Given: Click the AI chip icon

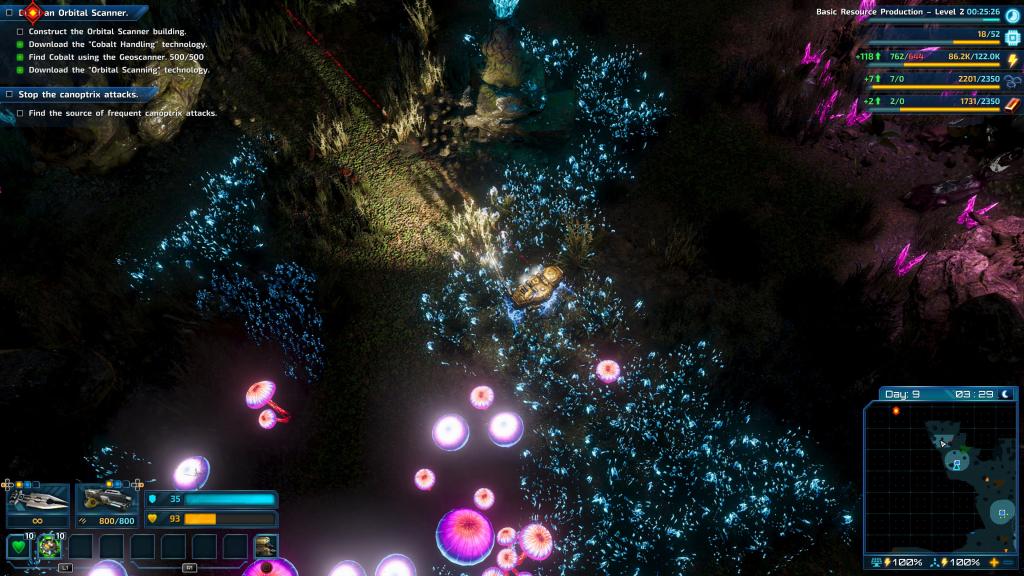Looking at the screenshot, I should pyautogui.click(x=1012, y=36).
